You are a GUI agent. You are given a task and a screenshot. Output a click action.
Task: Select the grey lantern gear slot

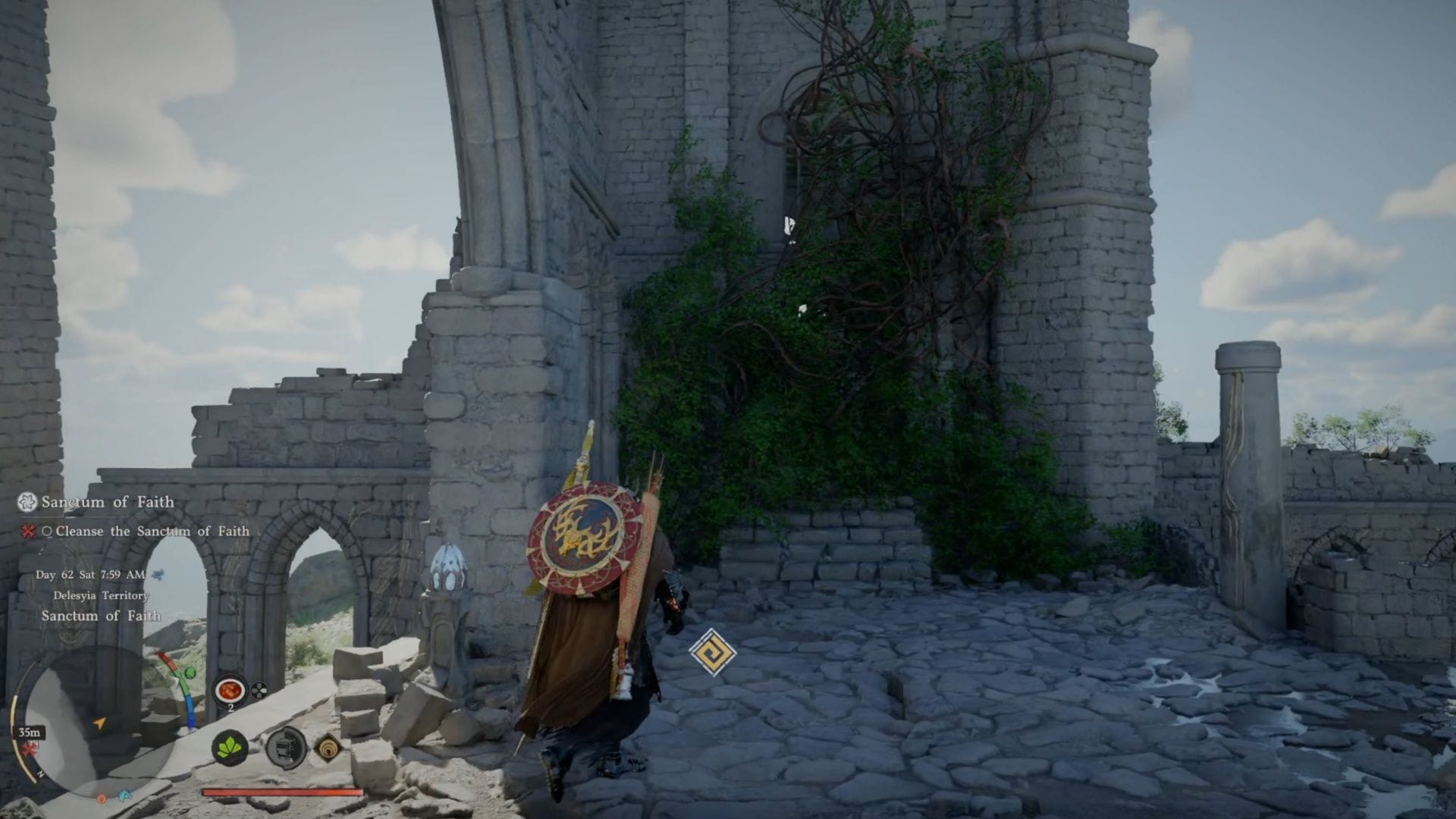[x=286, y=748]
